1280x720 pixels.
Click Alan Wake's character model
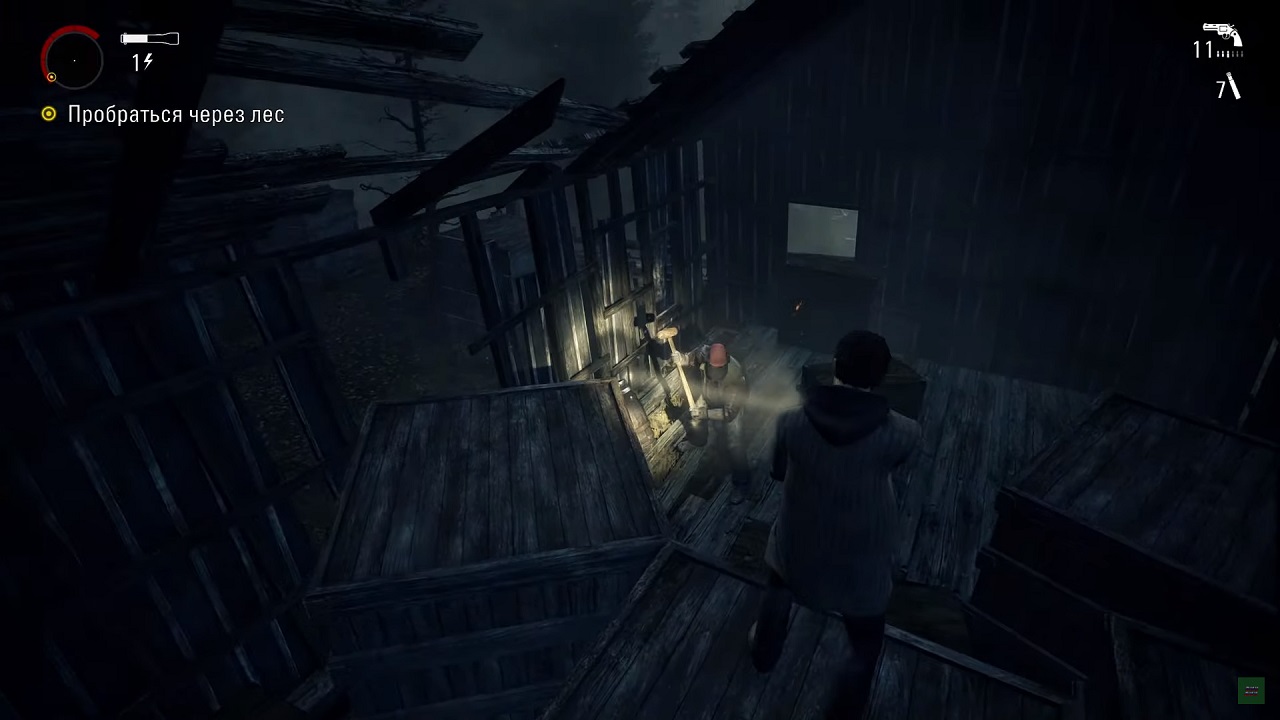point(845,470)
